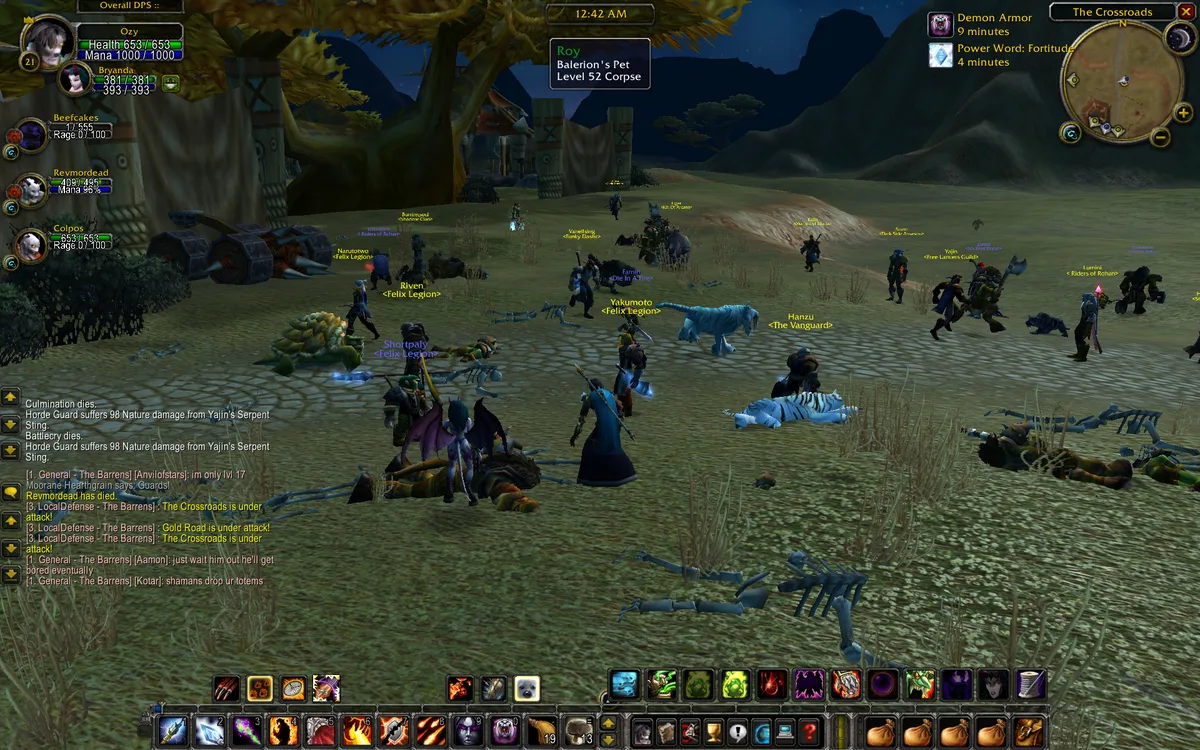Click the Demon Armor buff icon
This screenshot has width=1200, height=750.
[940, 25]
